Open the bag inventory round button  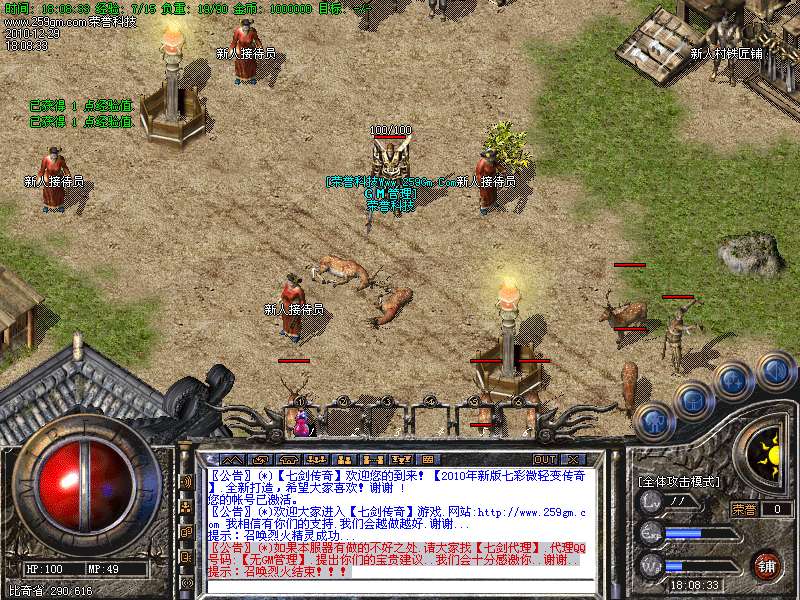tap(693, 401)
